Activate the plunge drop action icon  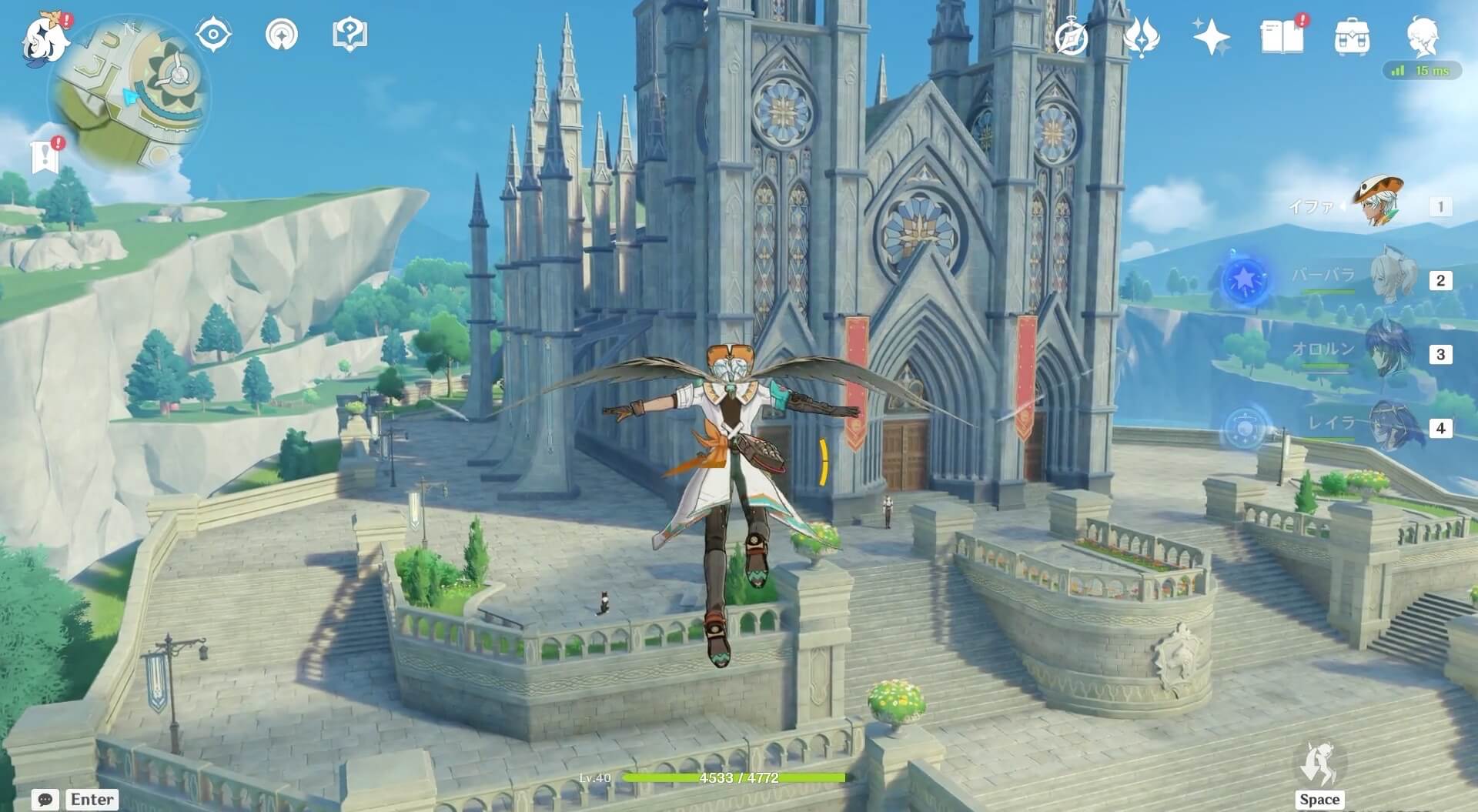click(x=1319, y=765)
